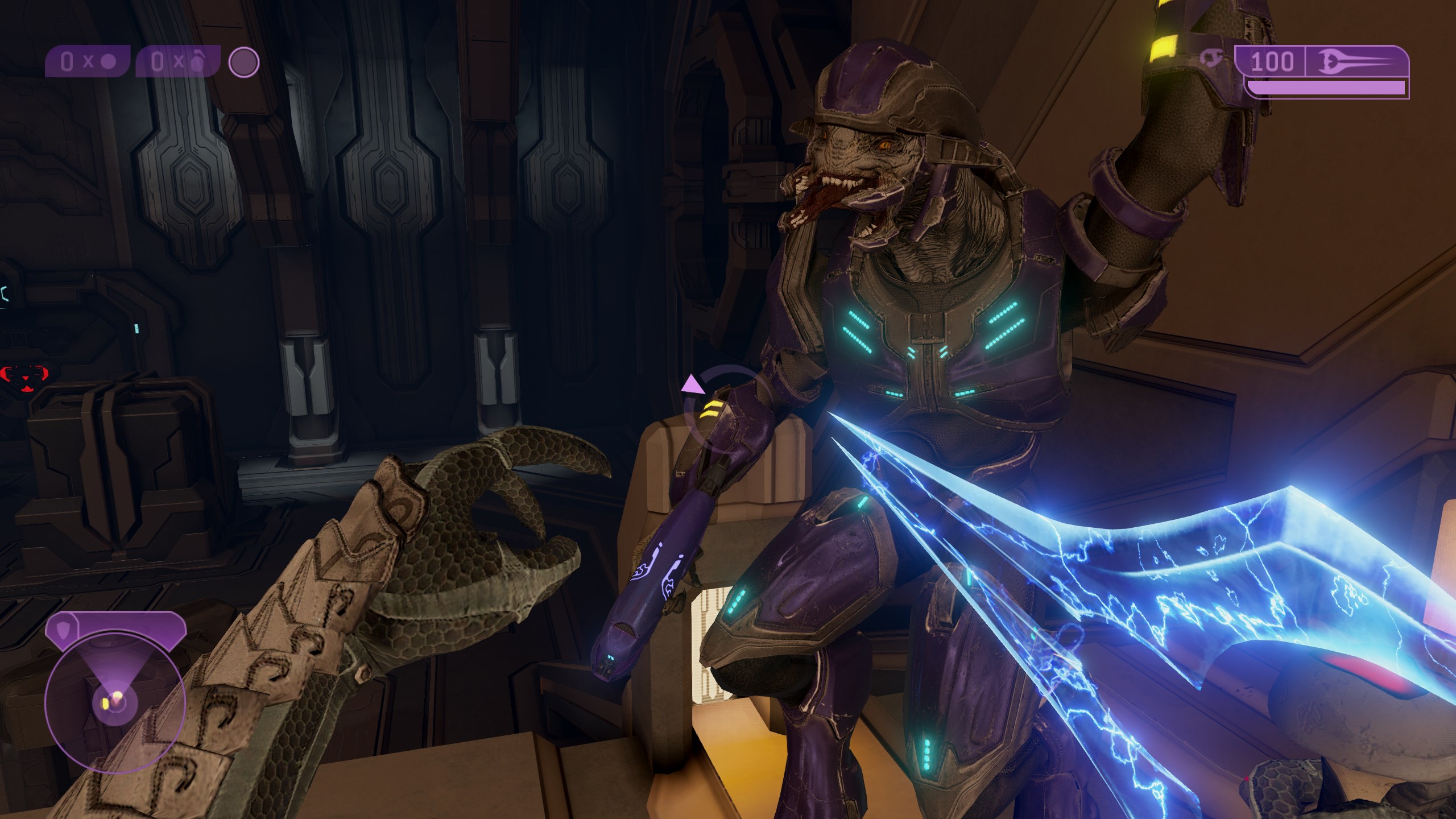Viewport: 1456px width, 819px height.
Task: Select the frag grenade counter
Action: click(178, 62)
